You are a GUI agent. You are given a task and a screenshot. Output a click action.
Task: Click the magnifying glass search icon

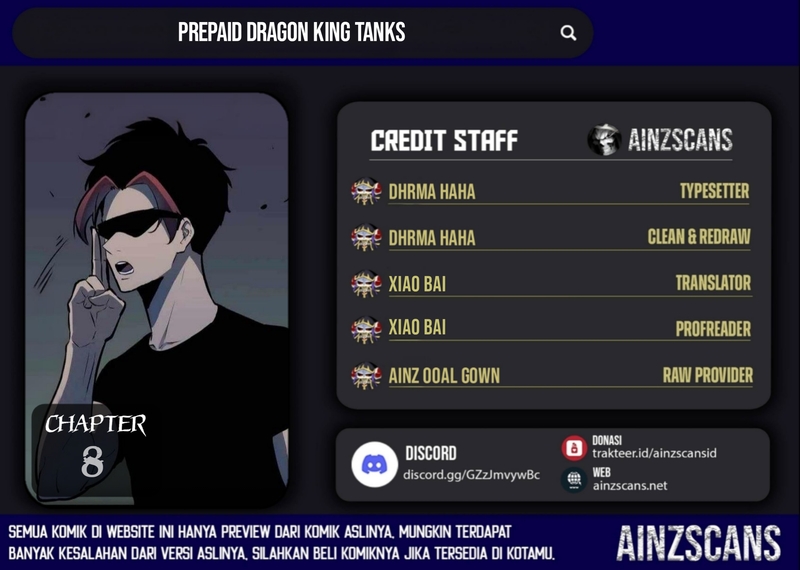[x=568, y=33]
